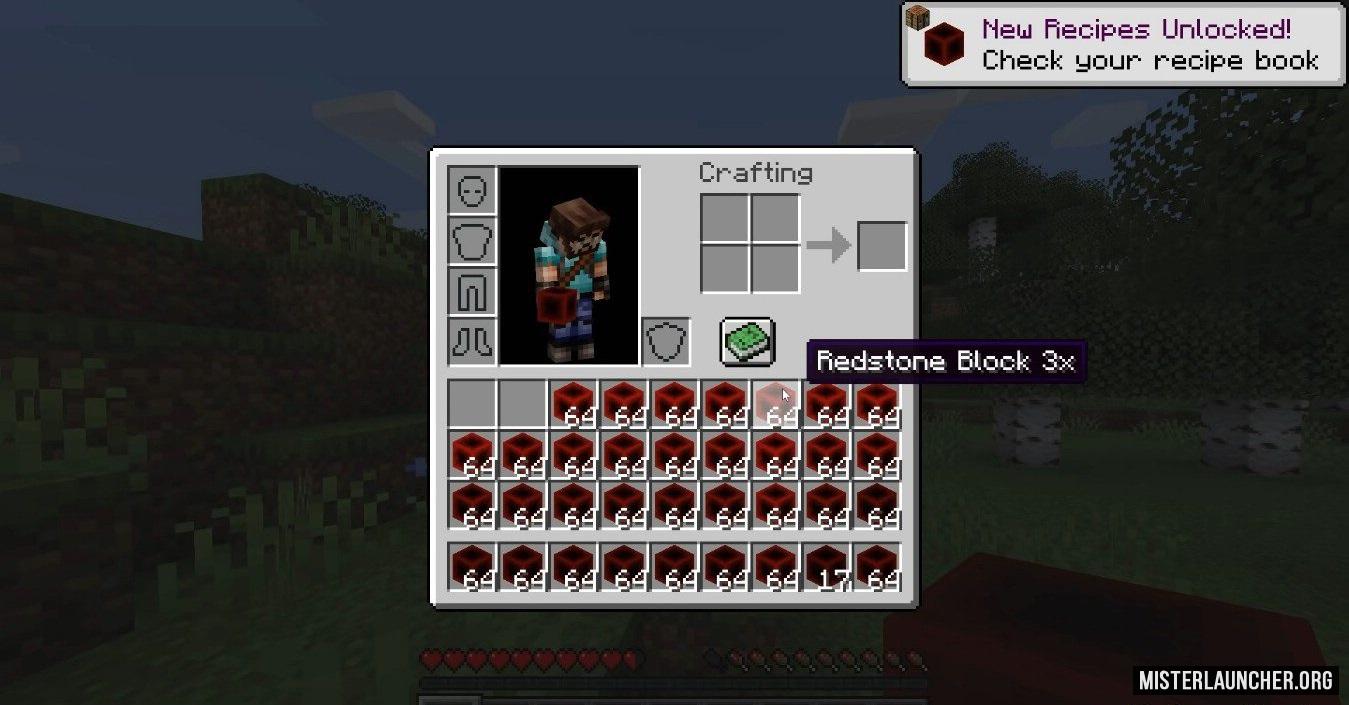Pick up the highlighted redstone block stack
Image resolution: width=1349 pixels, height=705 pixels.
[x=777, y=405]
